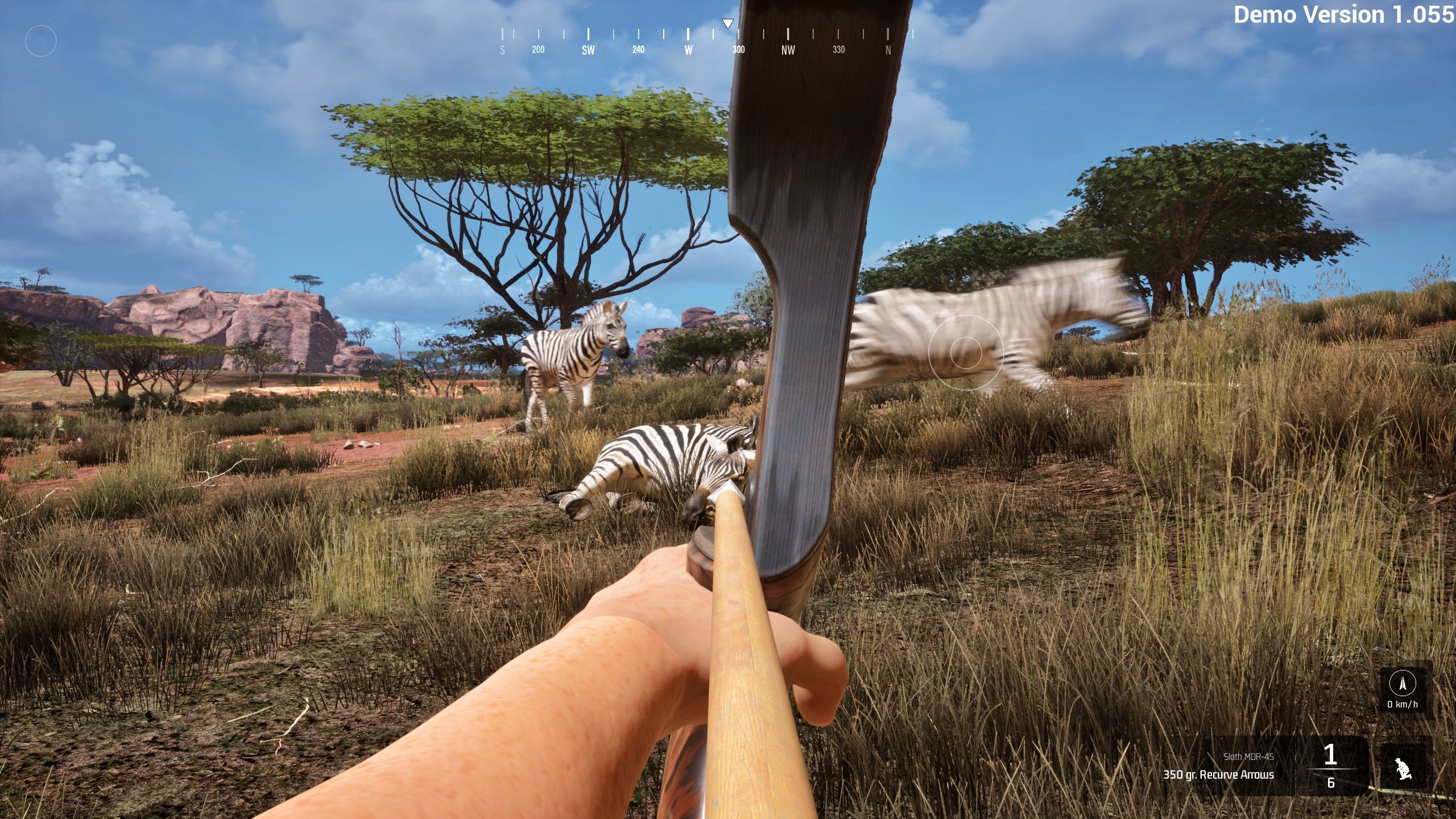The image size is (1456, 819).
Task: Click the compass heading marker triangle
Action: click(x=728, y=23)
